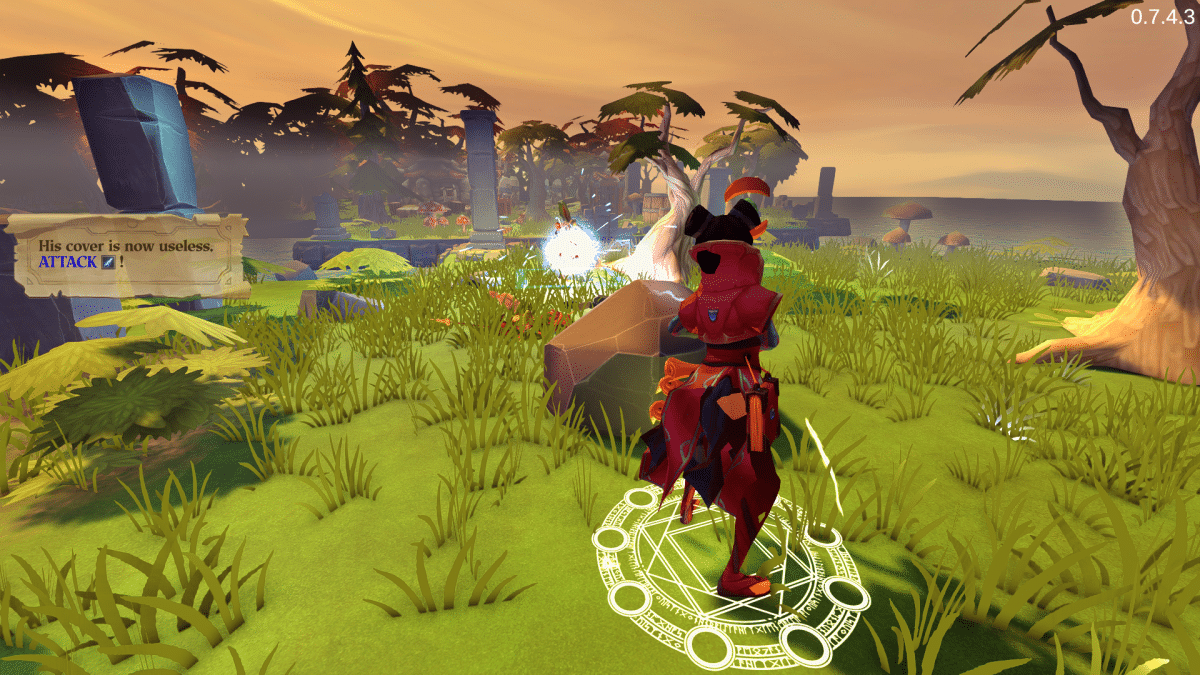The height and width of the screenshot is (675, 1200).
Task: Click the 'His cover is now useless' tutorial scroll
Action: click(x=127, y=254)
